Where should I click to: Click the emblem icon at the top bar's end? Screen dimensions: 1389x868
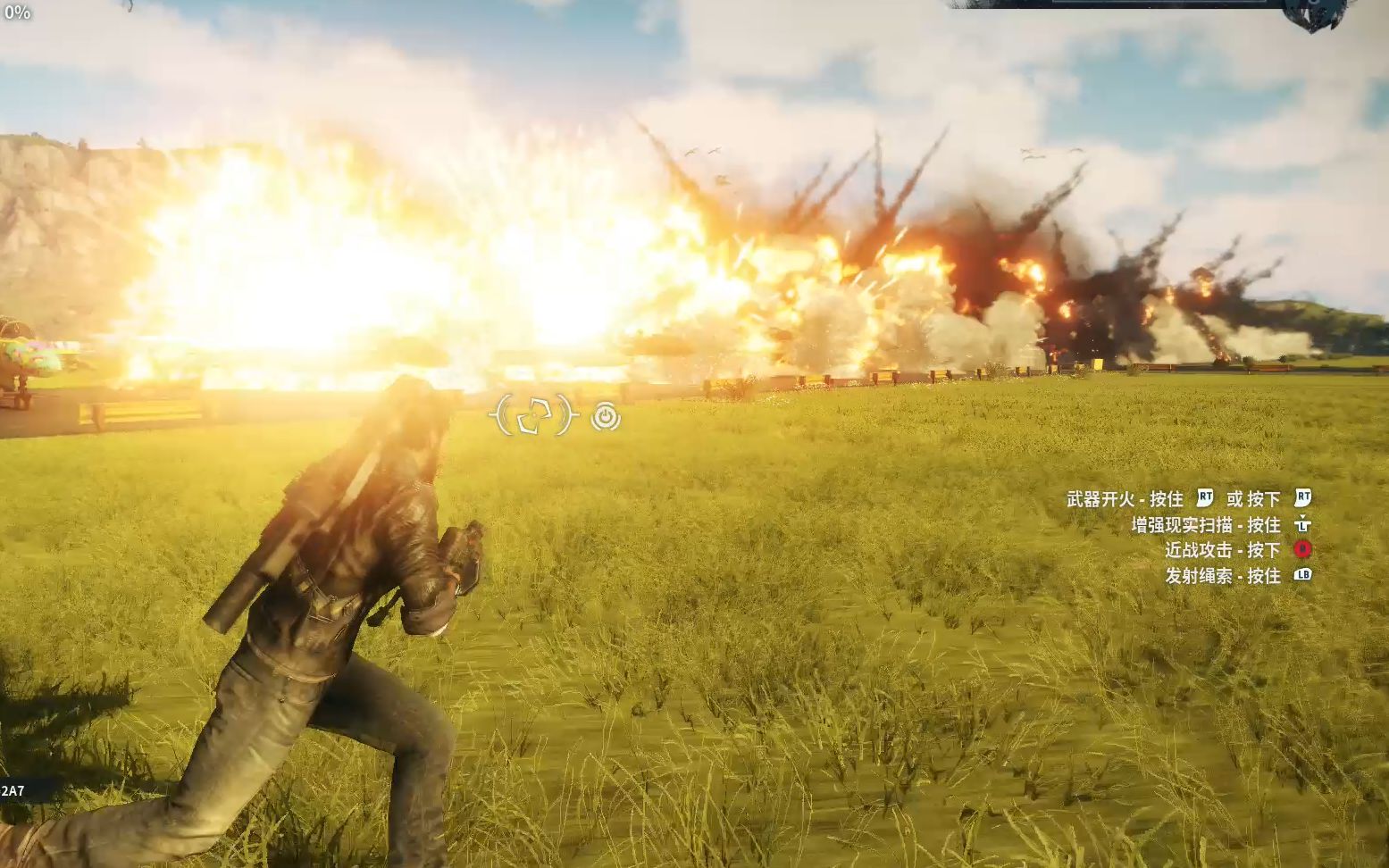pyautogui.click(x=1312, y=13)
